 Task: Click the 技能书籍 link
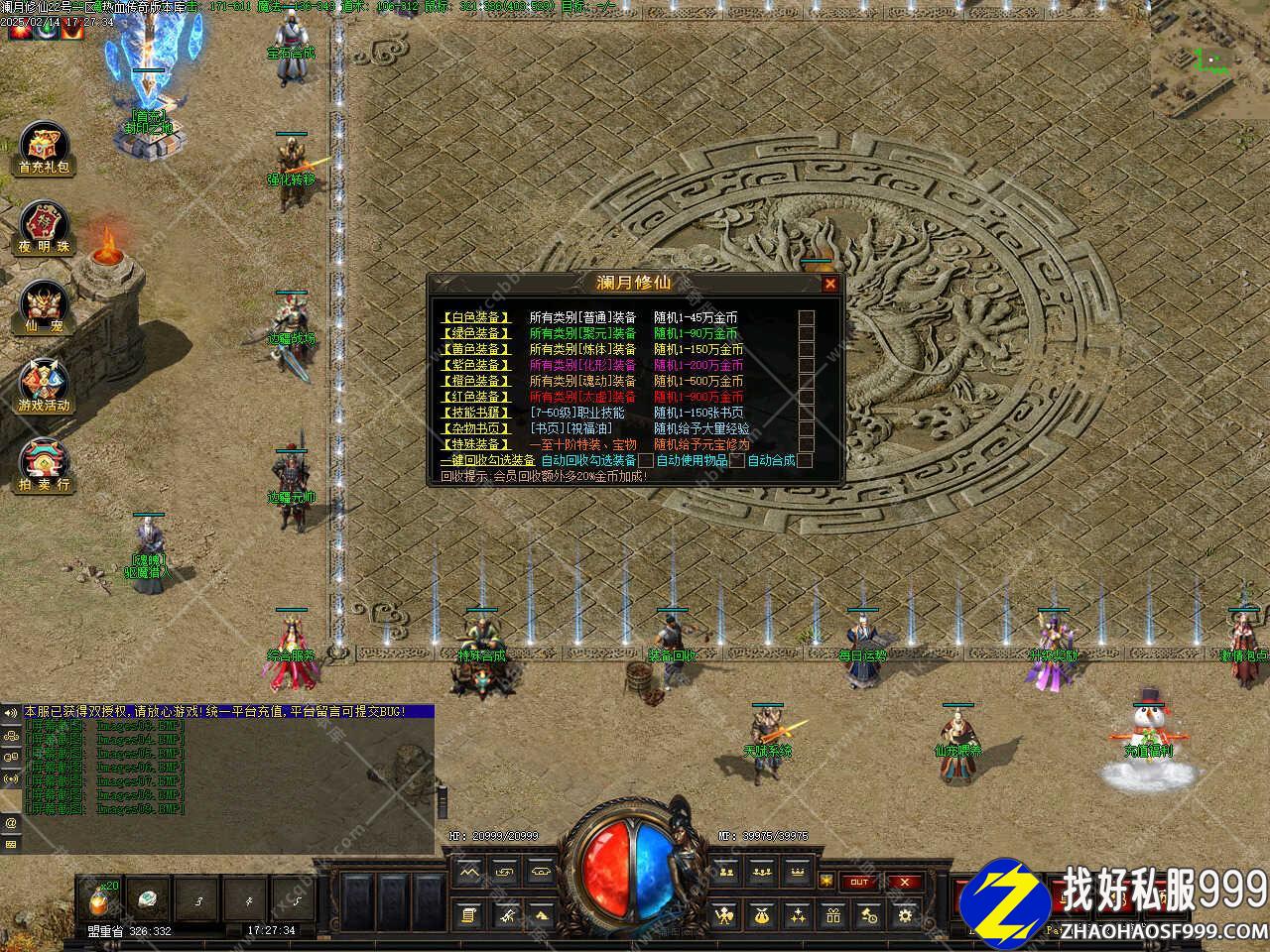[x=477, y=413]
